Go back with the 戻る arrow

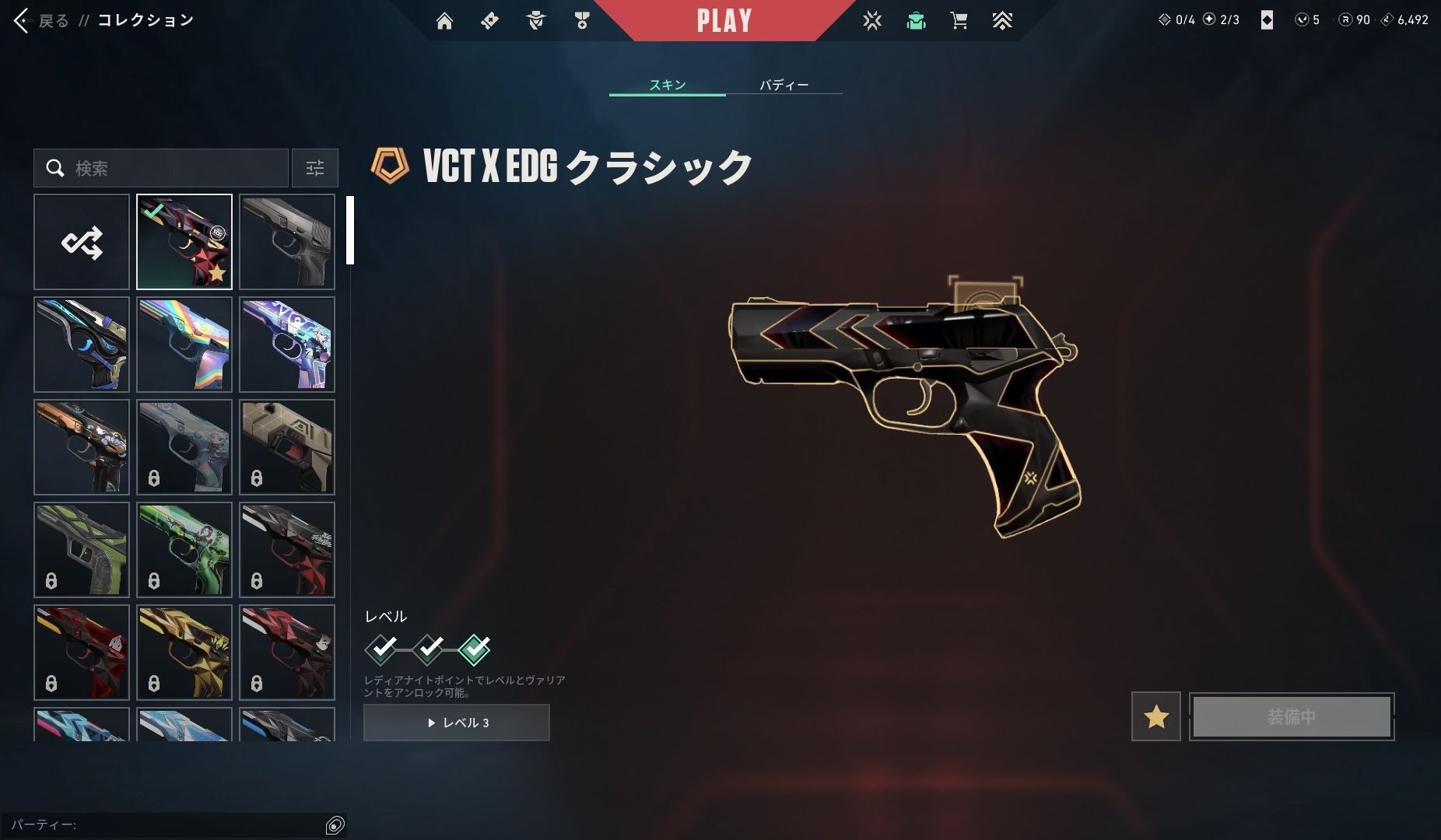(x=23, y=21)
